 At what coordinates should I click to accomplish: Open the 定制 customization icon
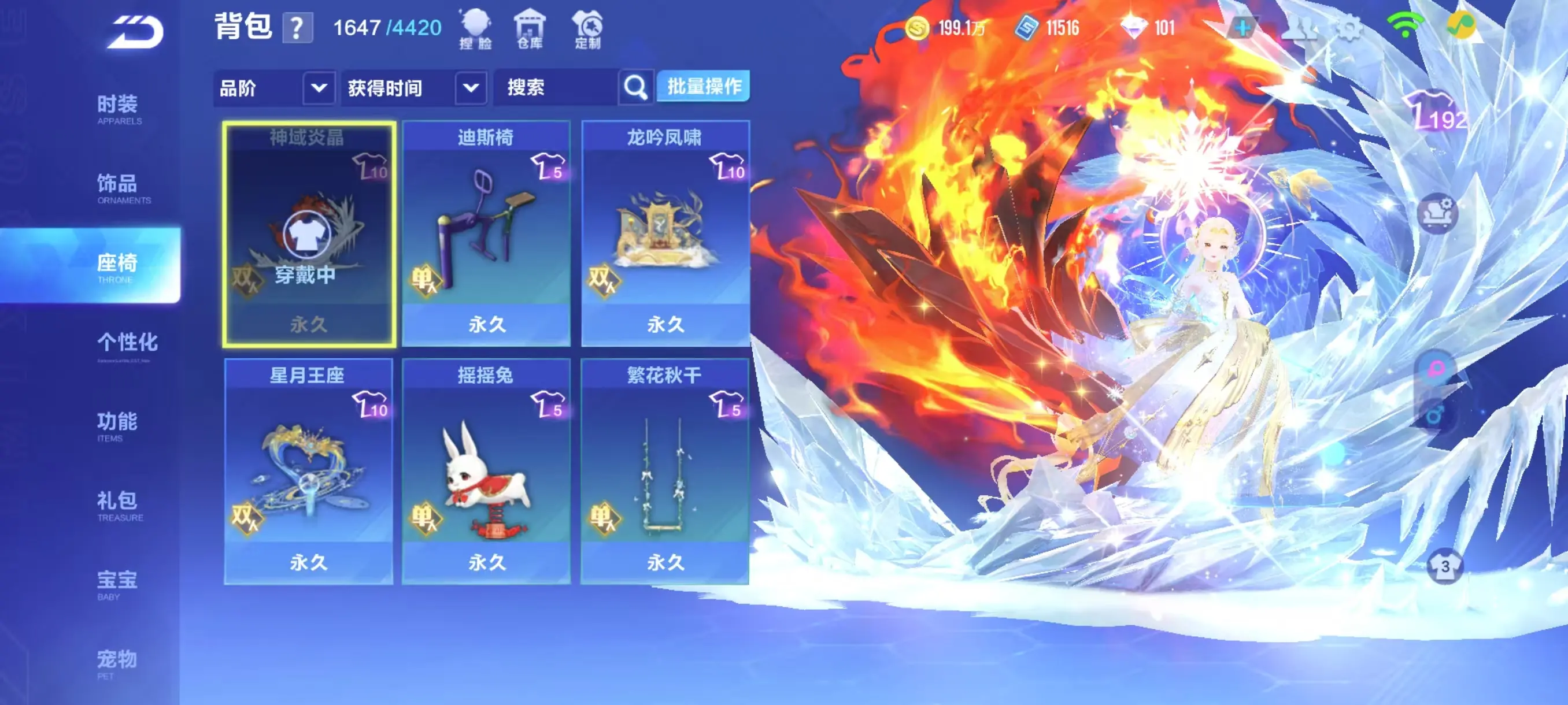tap(586, 27)
